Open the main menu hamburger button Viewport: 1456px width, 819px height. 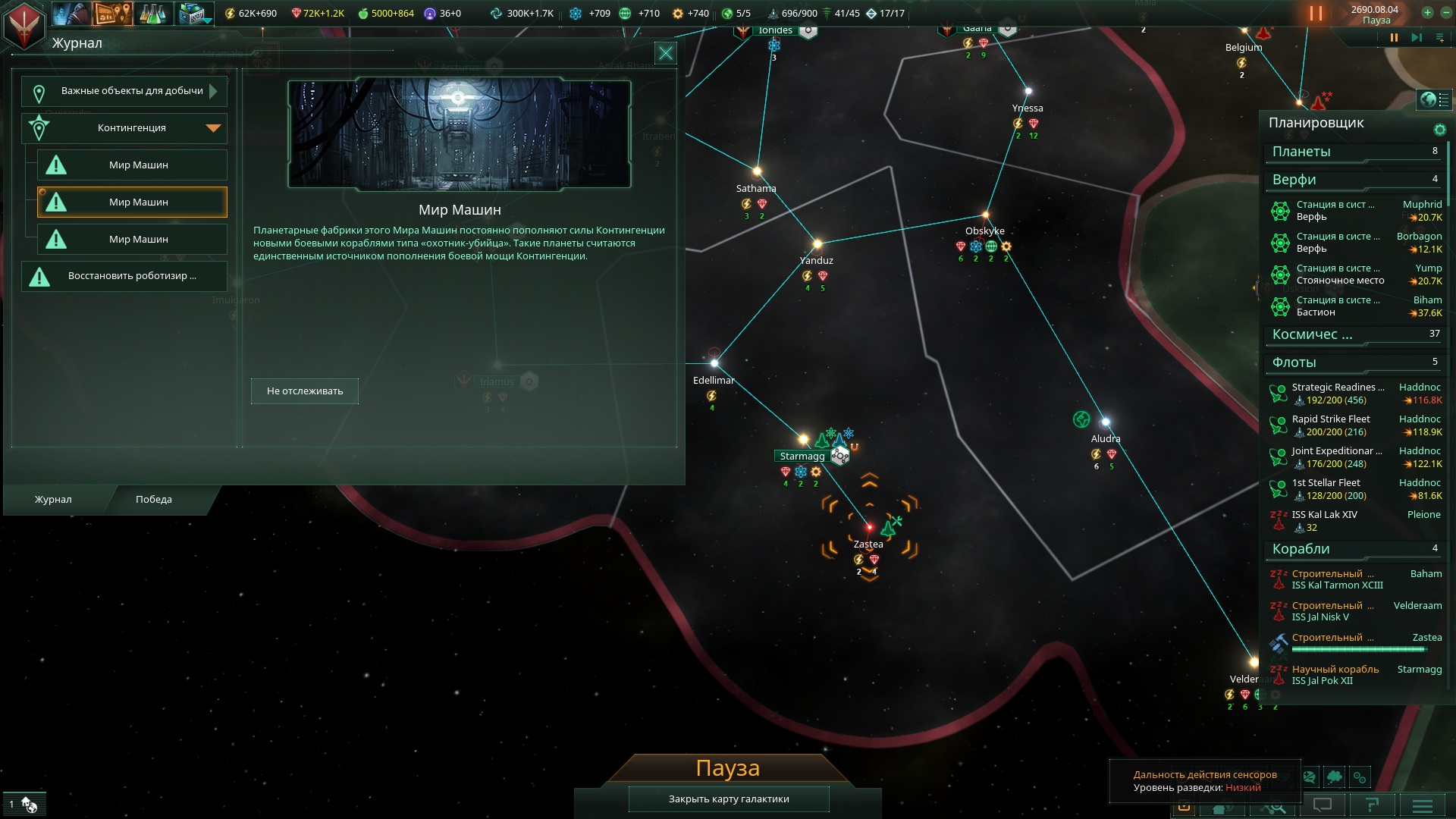pos(1423,805)
